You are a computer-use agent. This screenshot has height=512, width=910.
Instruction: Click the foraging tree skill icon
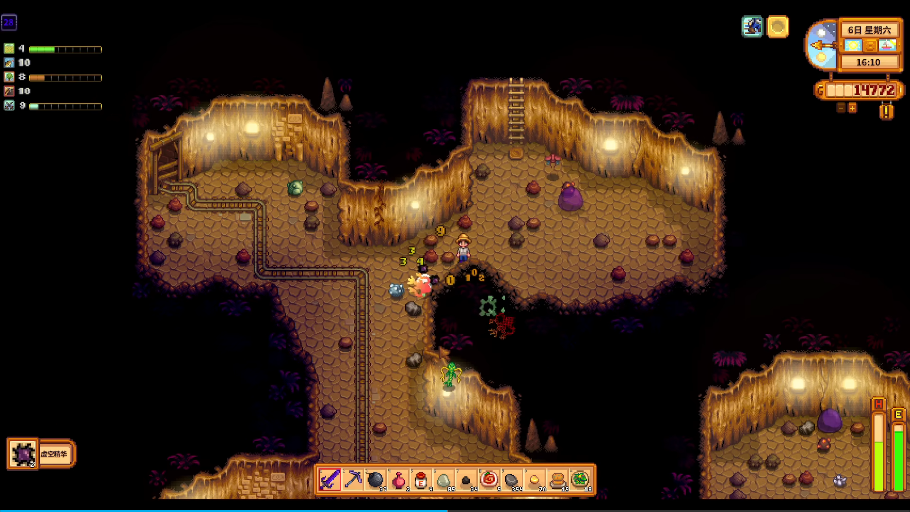[x=9, y=77]
